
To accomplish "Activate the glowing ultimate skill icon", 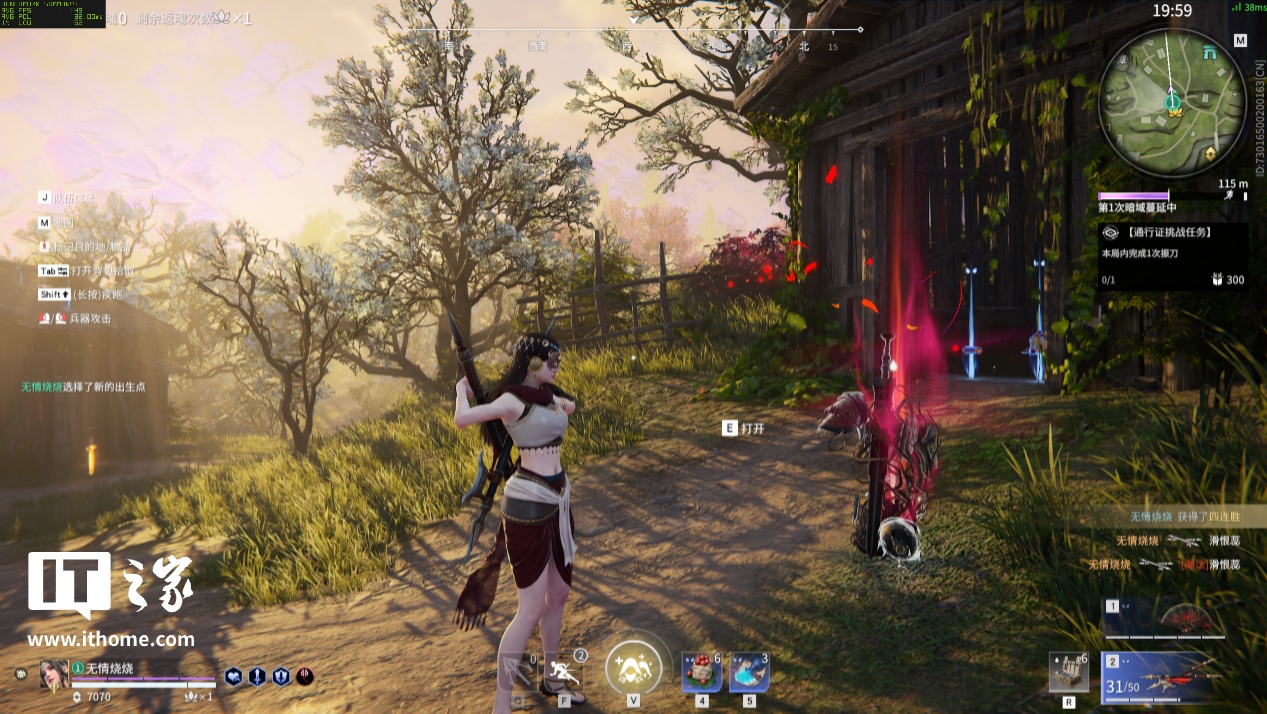I will (x=633, y=664).
